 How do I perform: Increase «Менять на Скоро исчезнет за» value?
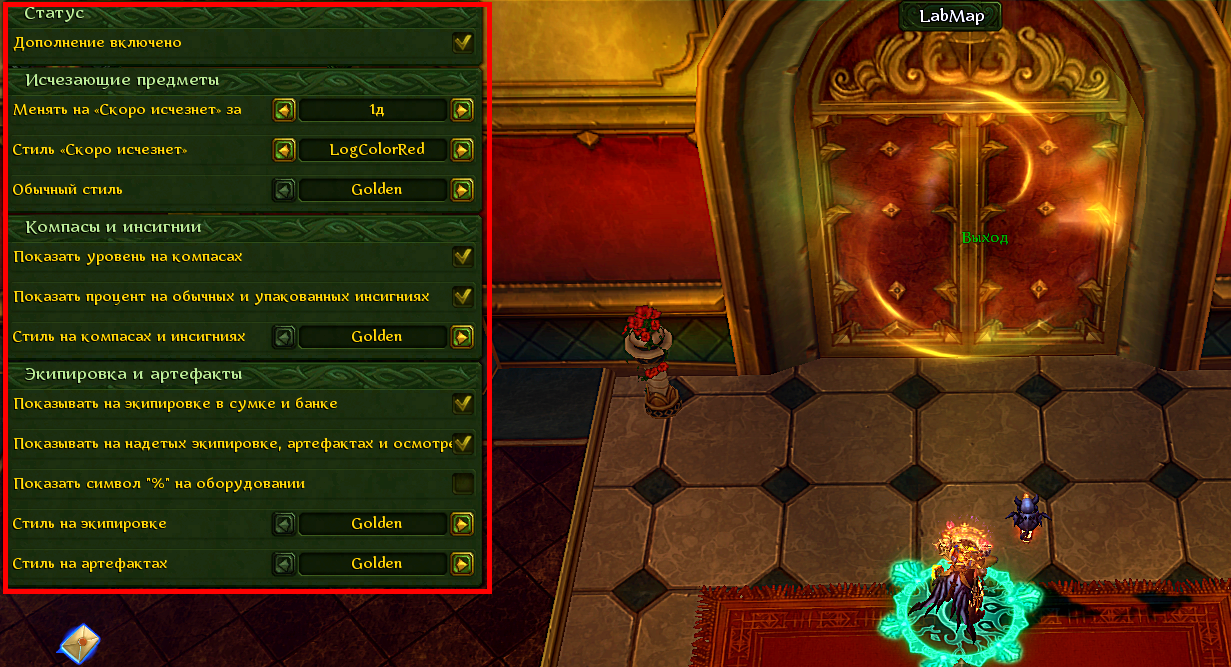coord(462,109)
